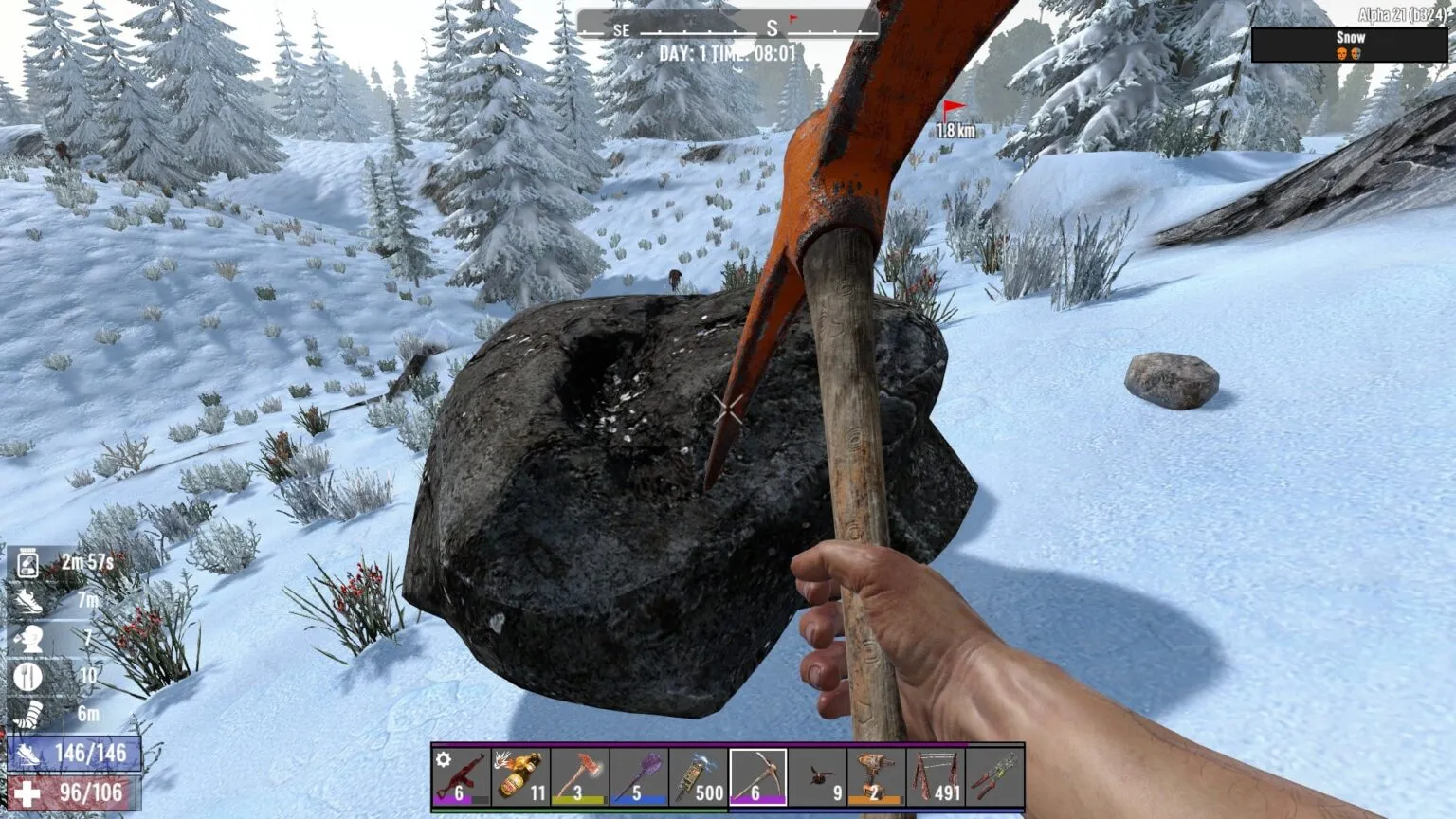The width and height of the screenshot is (1456, 819).
Task: Select the stone axe hotbar slot
Action: [x=578, y=777]
